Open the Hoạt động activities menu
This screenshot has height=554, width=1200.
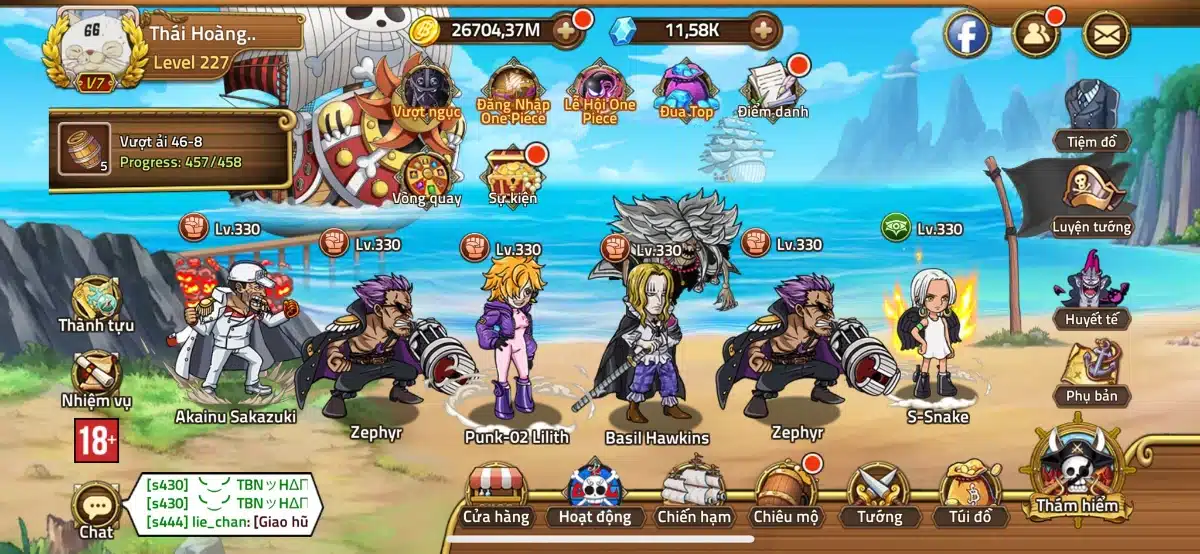click(595, 492)
